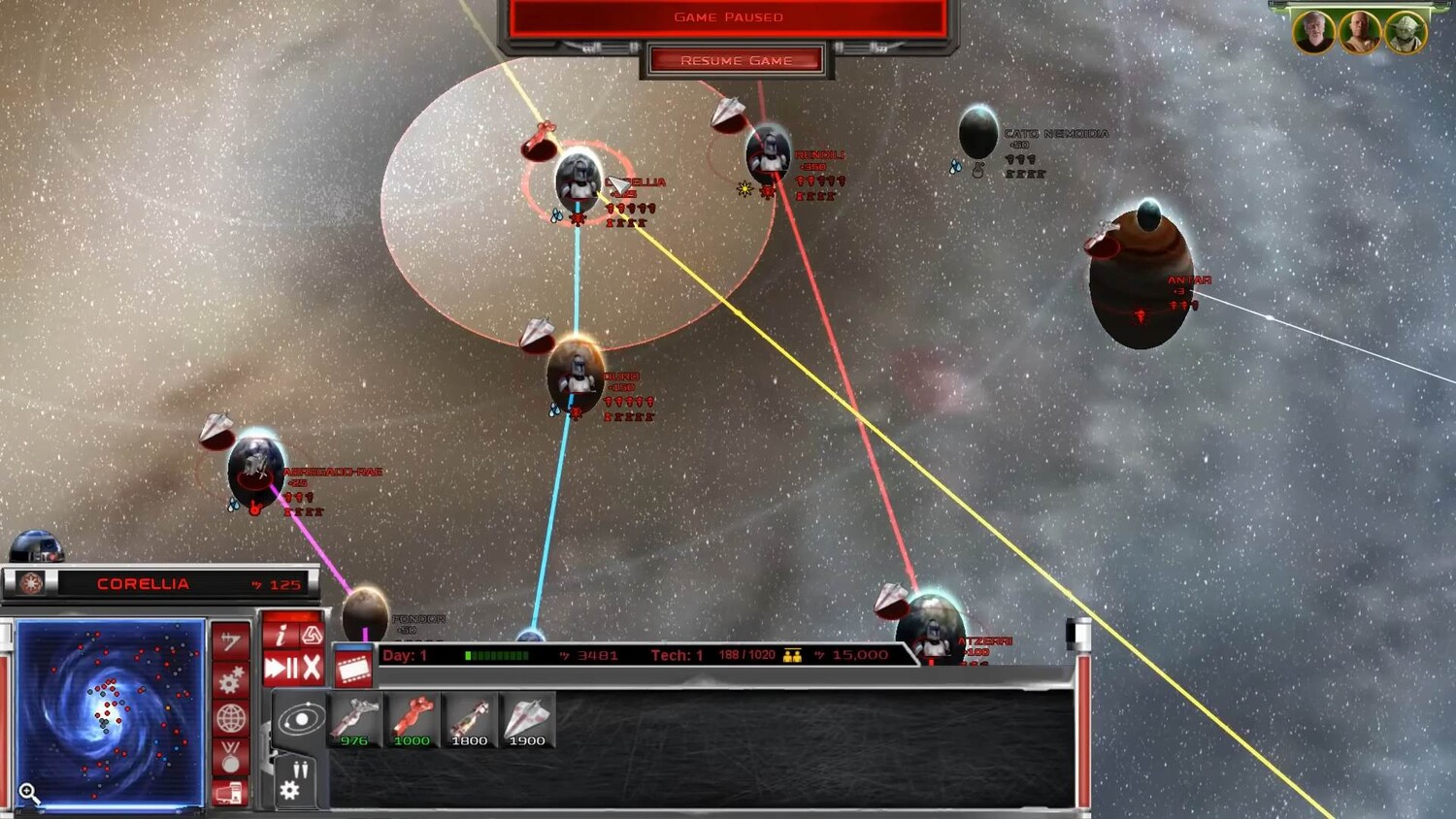Click the Resume Game button

(736, 61)
